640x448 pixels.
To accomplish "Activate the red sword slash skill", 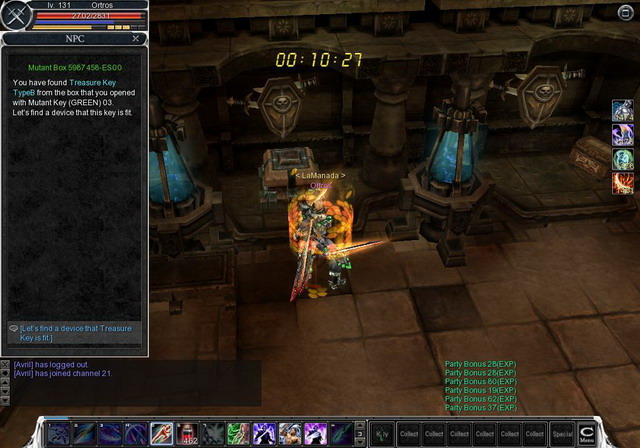I will tap(162, 433).
